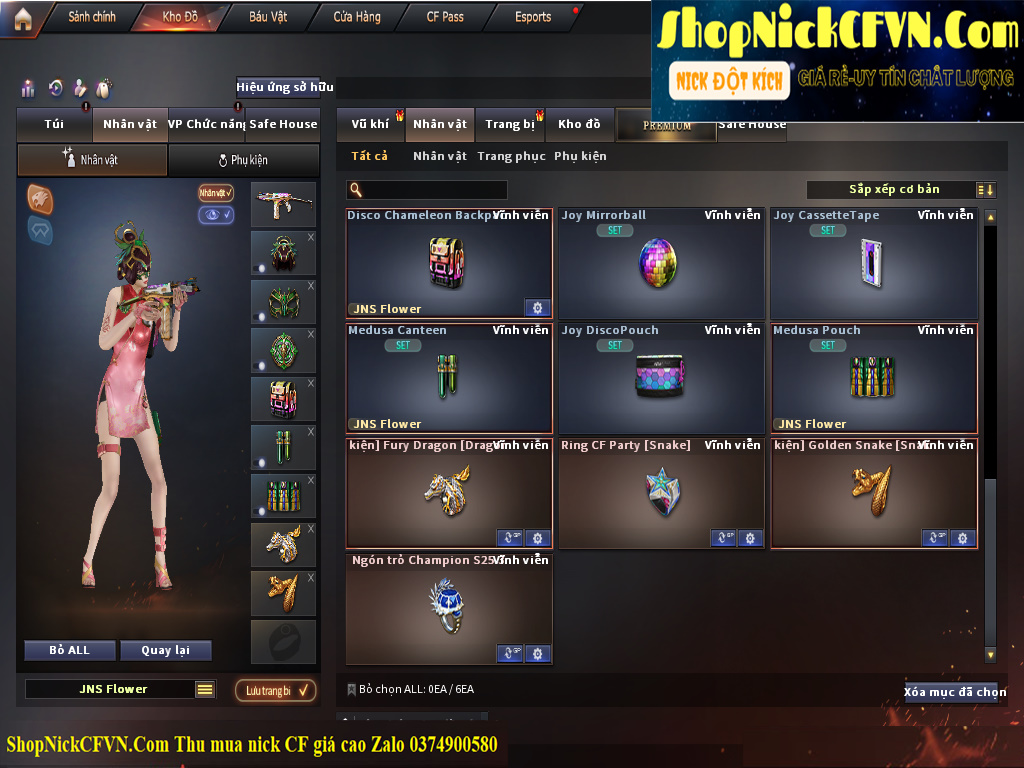
Task: Click Xóa mục đã chọn button
Action: click(x=955, y=692)
